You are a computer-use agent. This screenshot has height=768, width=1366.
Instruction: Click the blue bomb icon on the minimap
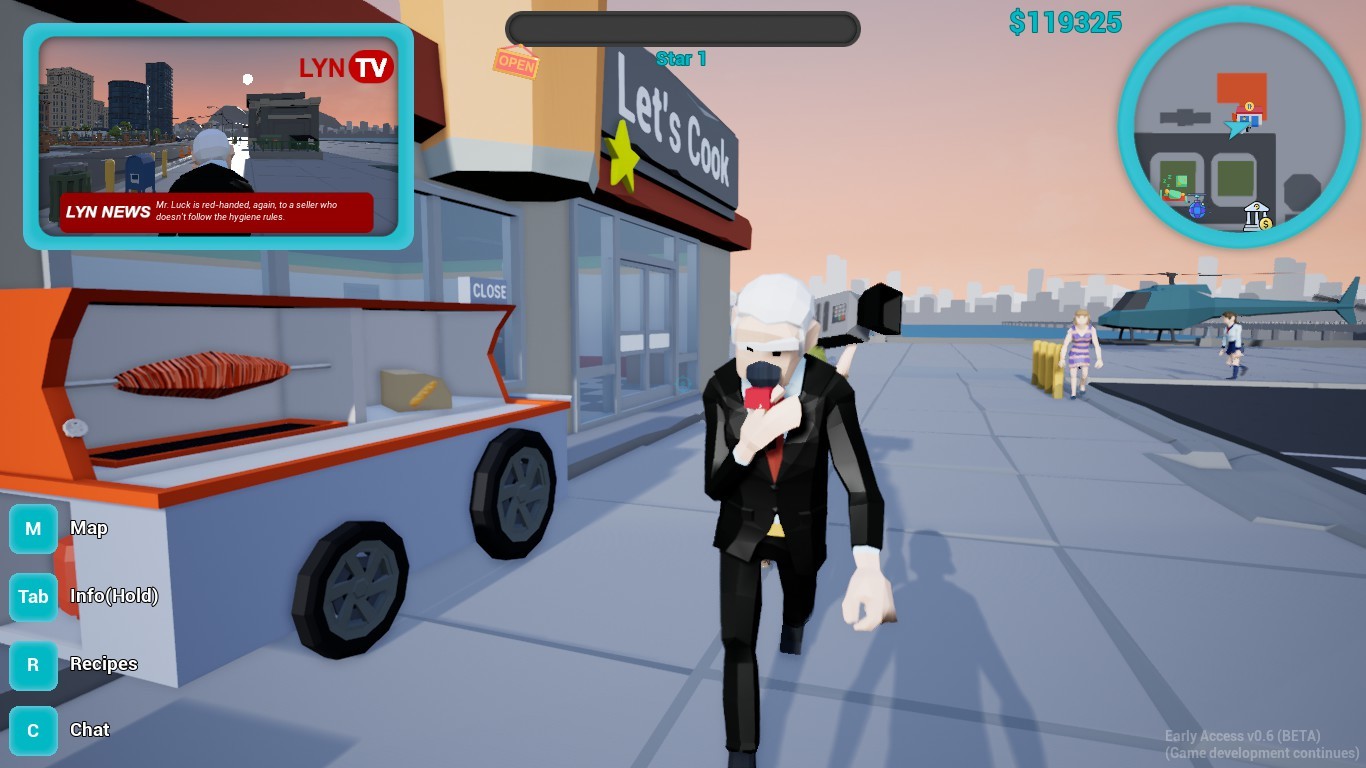(x=1197, y=210)
